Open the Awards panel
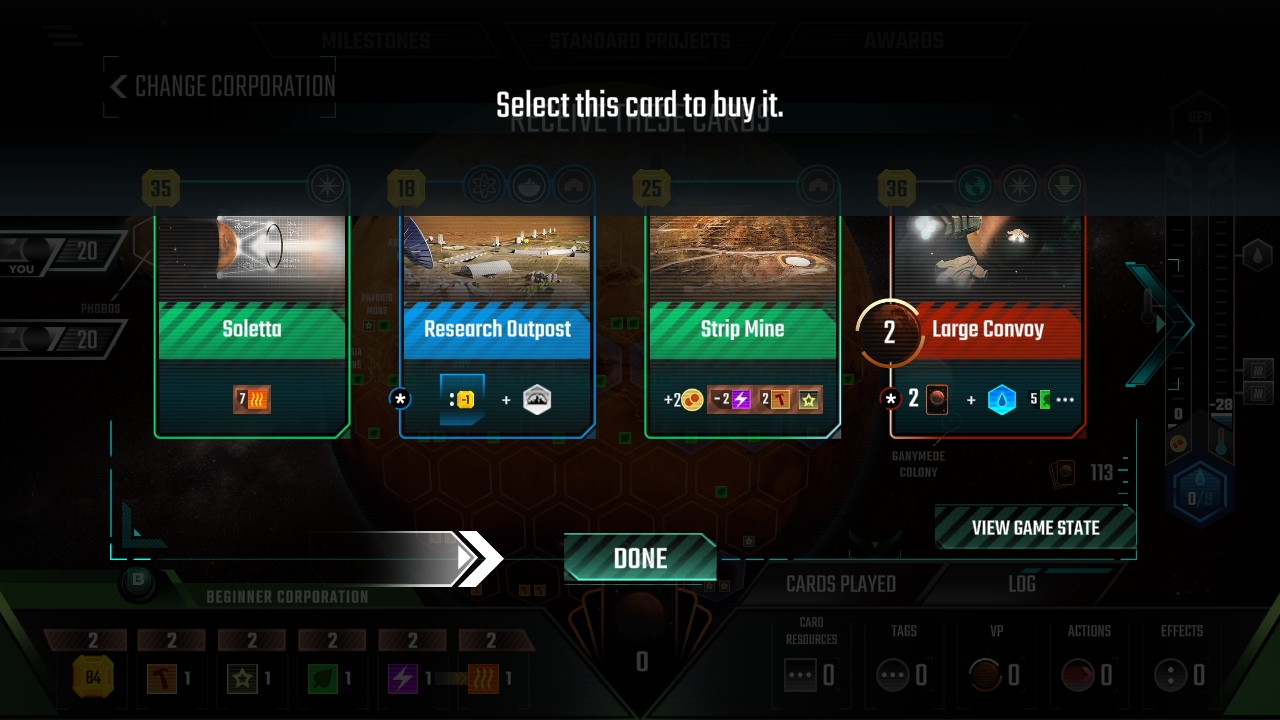Screen dimensions: 1280x720 pyautogui.click(x=904, y=41)
